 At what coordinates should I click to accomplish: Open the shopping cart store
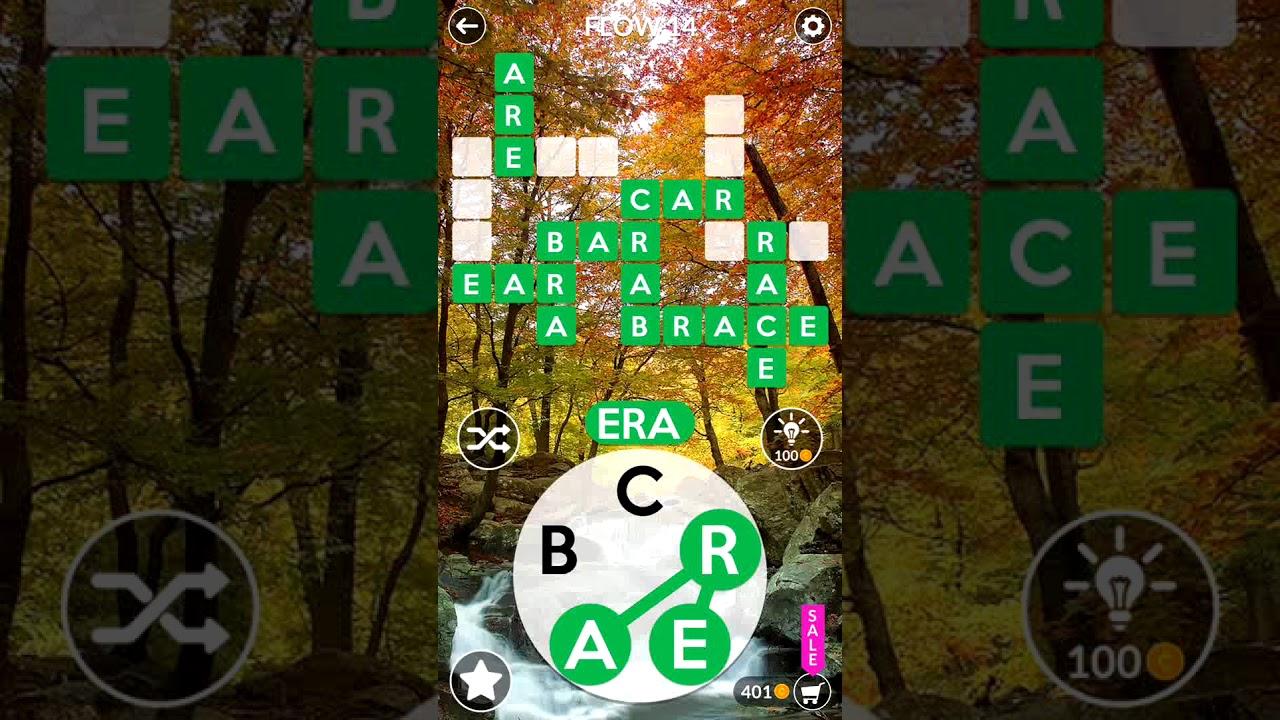(x=812, y=691)
